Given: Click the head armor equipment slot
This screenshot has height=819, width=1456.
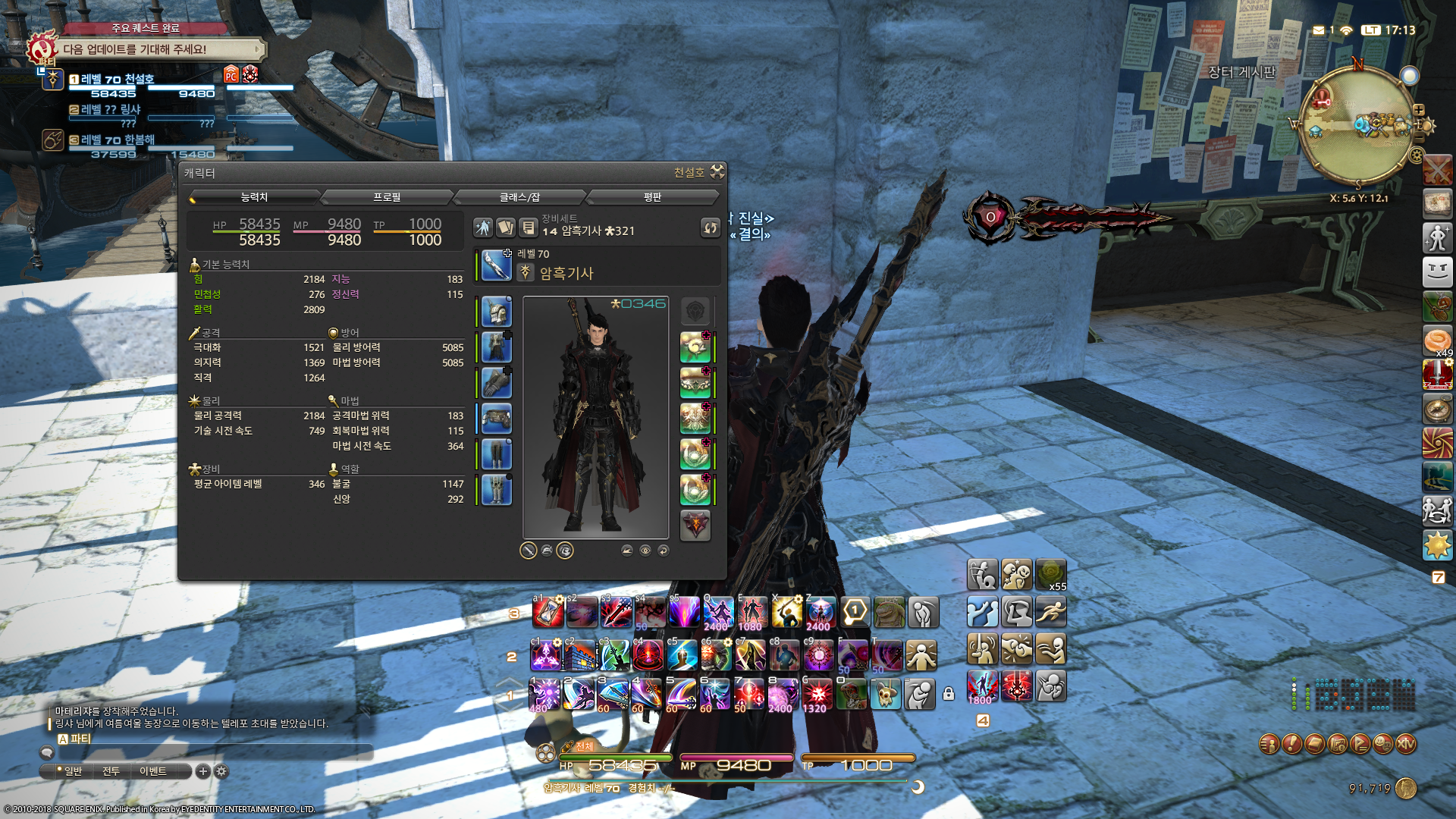Looking at the screenshot, I should tap(496, 312).
